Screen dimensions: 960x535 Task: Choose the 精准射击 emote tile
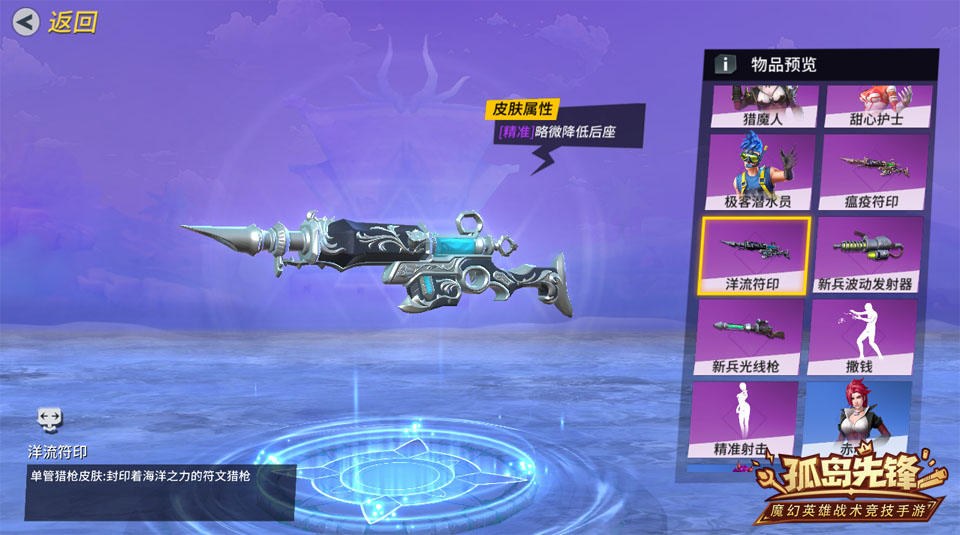coord(744,419)
